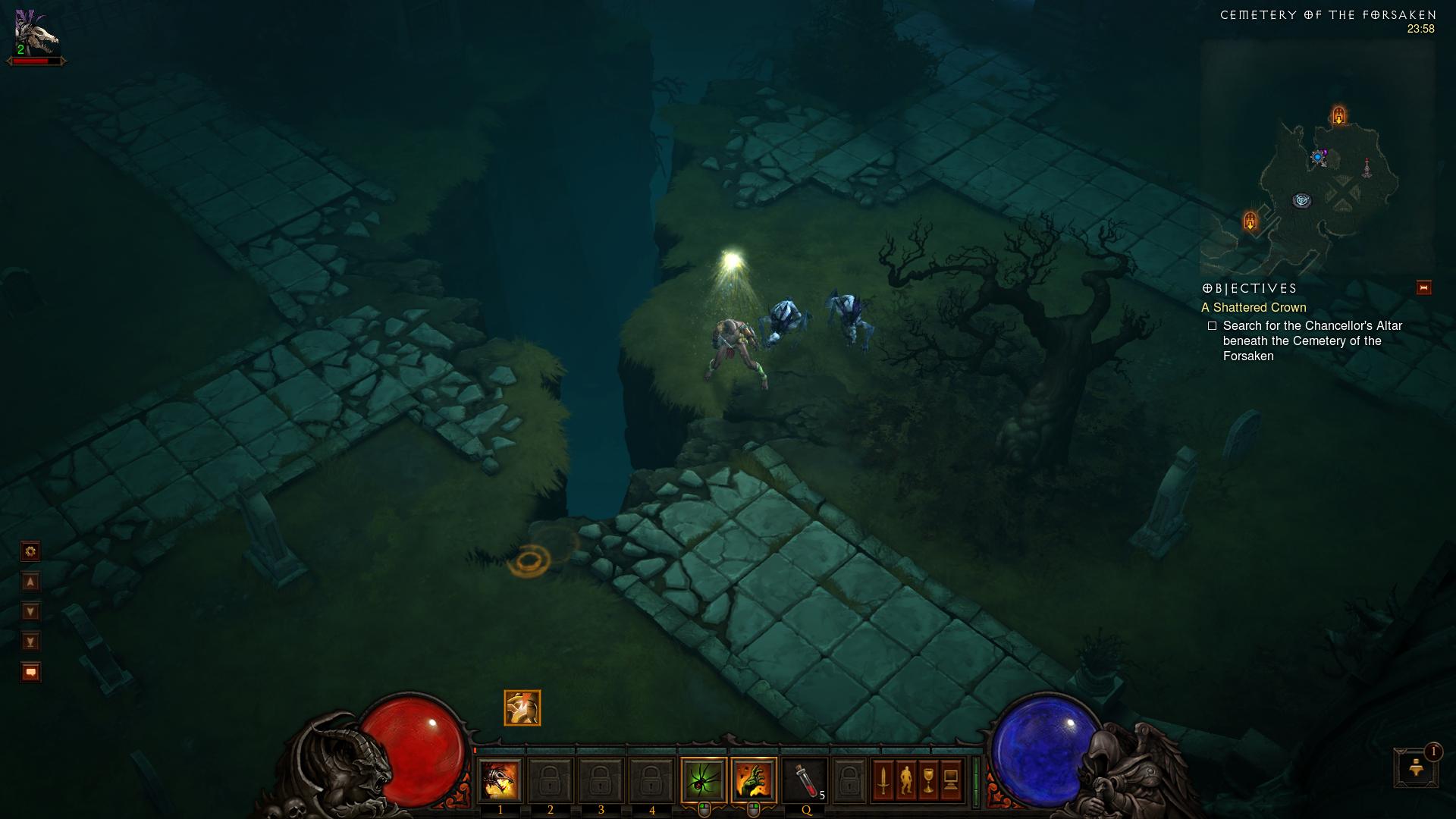Cast the green spider skill

click(704, 780)
